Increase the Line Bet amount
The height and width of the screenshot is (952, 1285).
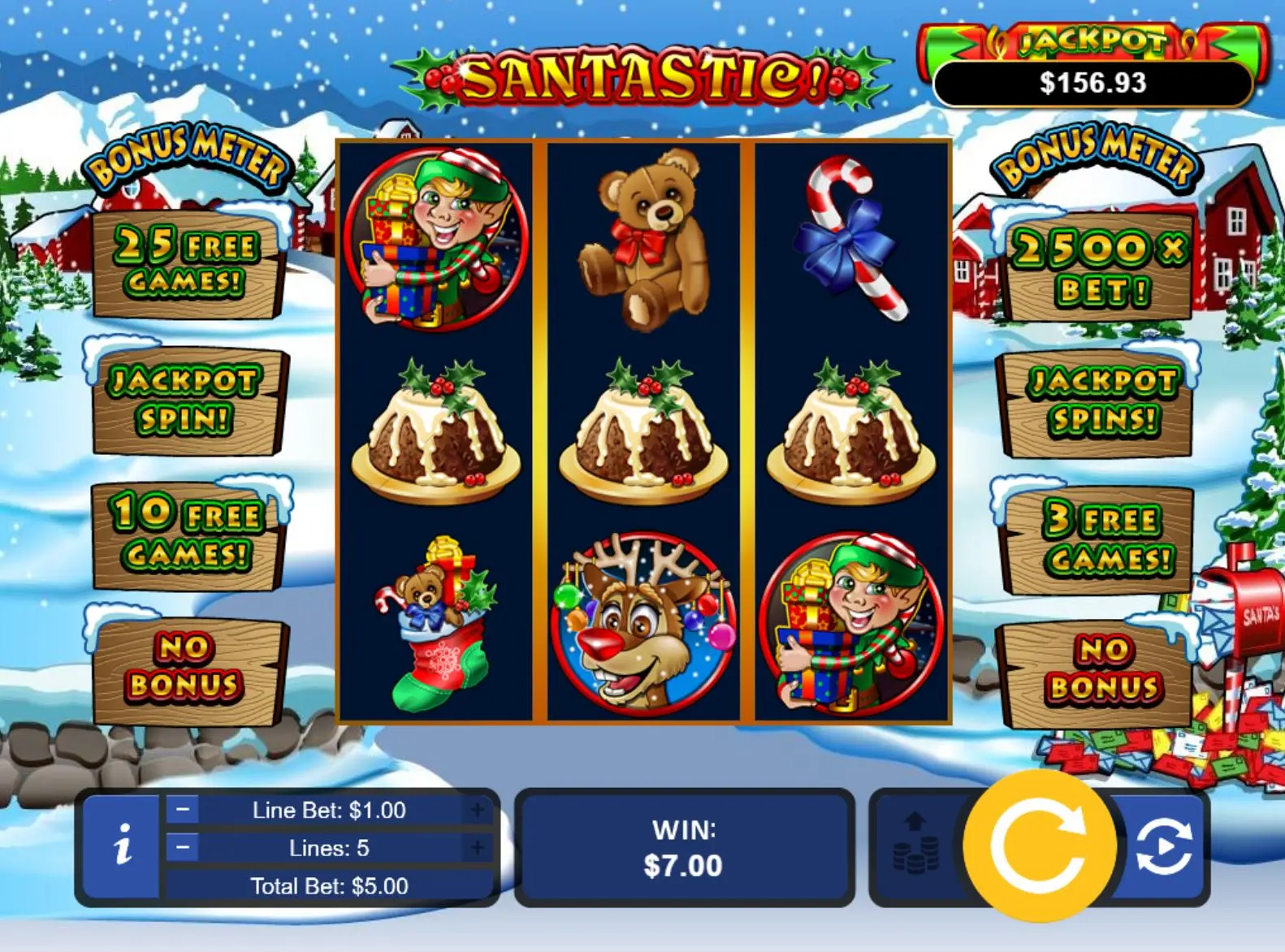click(478, 810)
